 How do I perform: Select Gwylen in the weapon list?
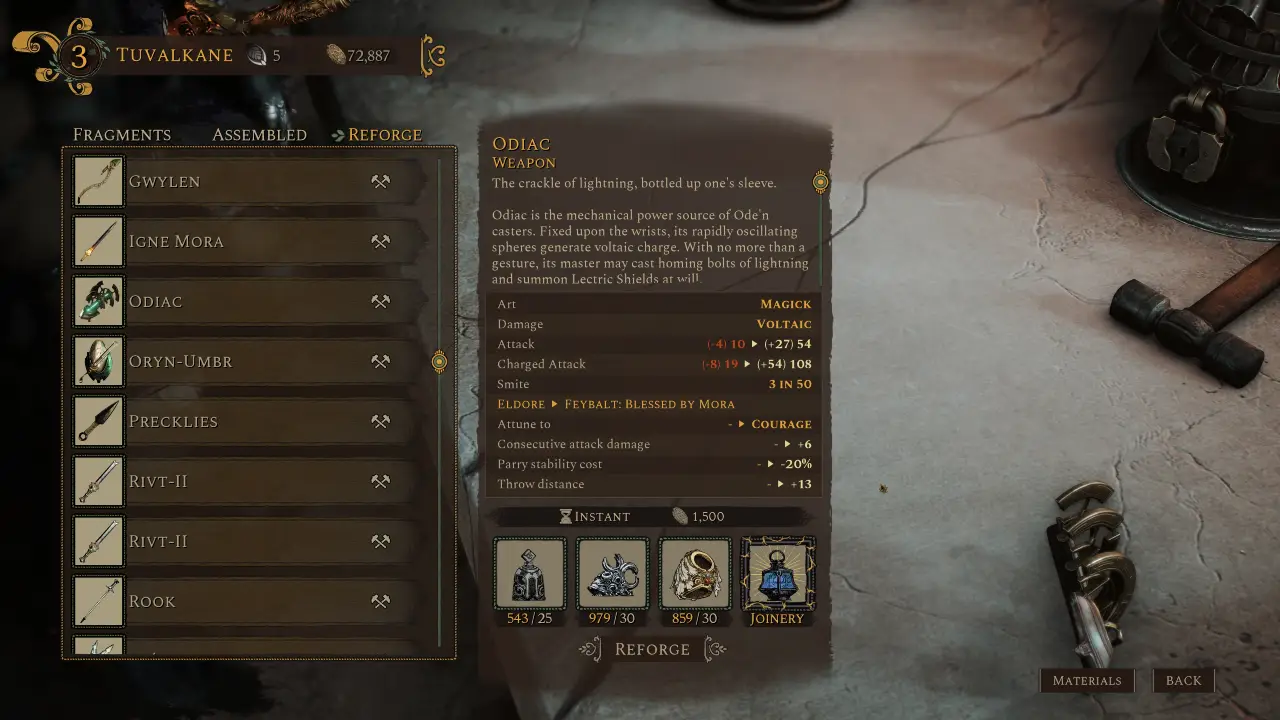(x=250, y=182)
